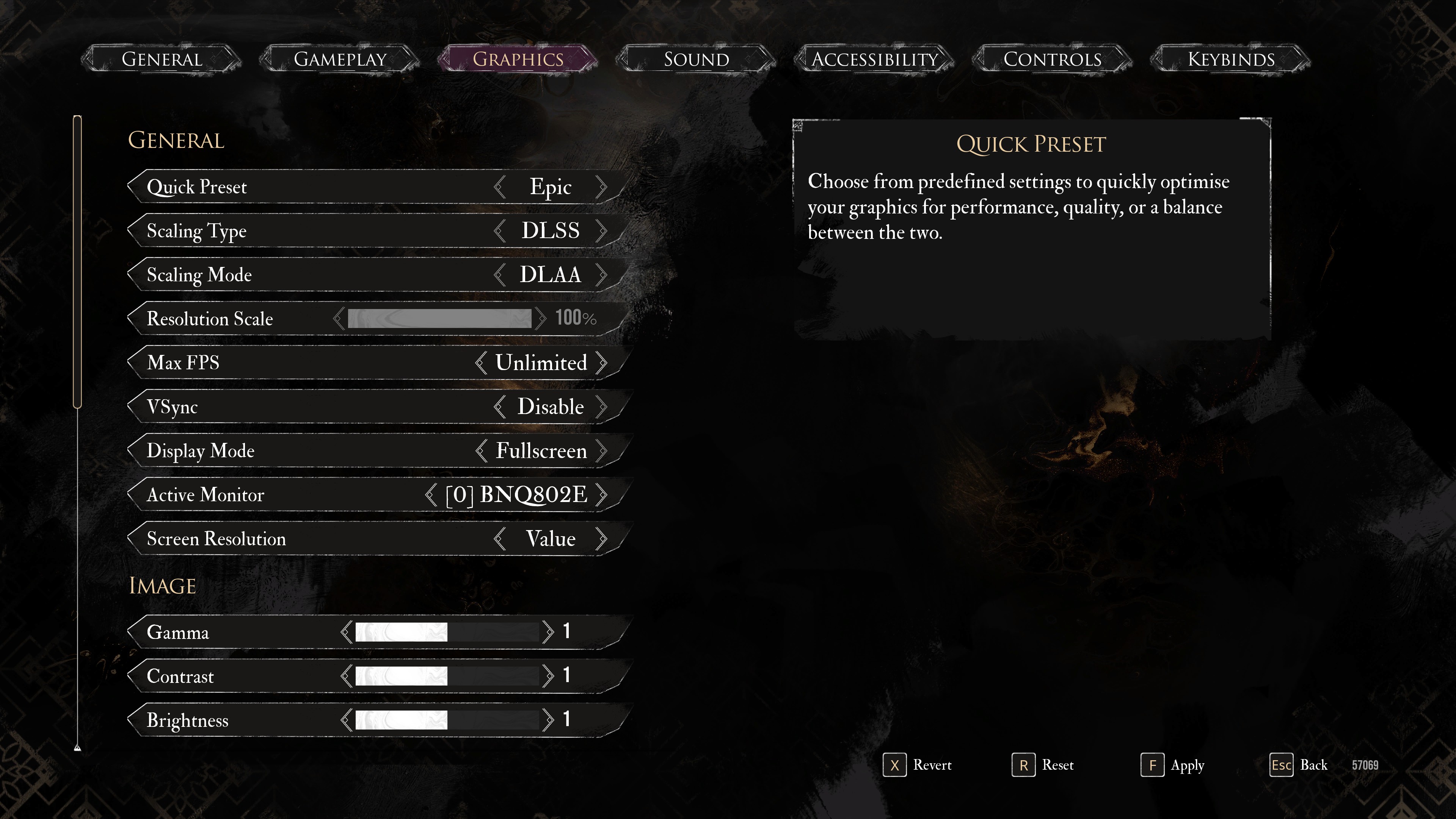Screen dimensions: 1456x819
Task: Reset settings to defaults
Action: click(1043, 765)
